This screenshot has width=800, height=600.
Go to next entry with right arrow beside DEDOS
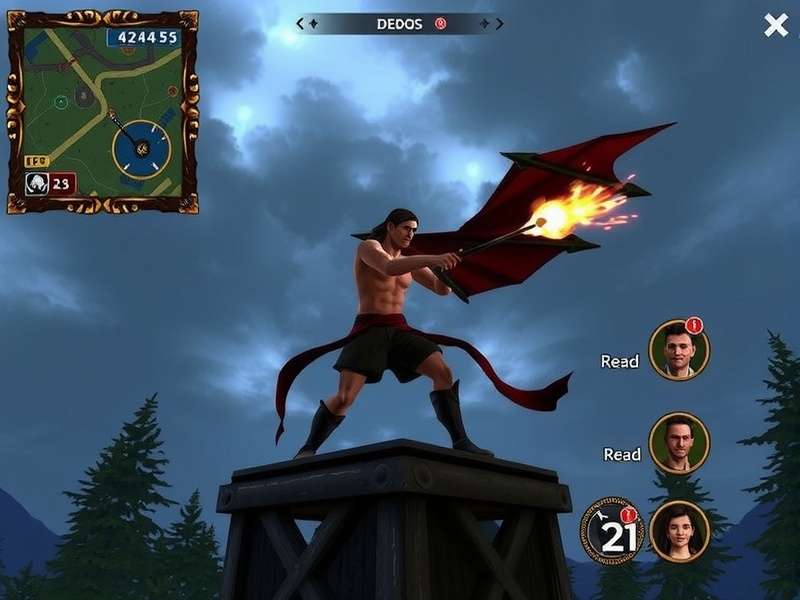tap(499, 24)
